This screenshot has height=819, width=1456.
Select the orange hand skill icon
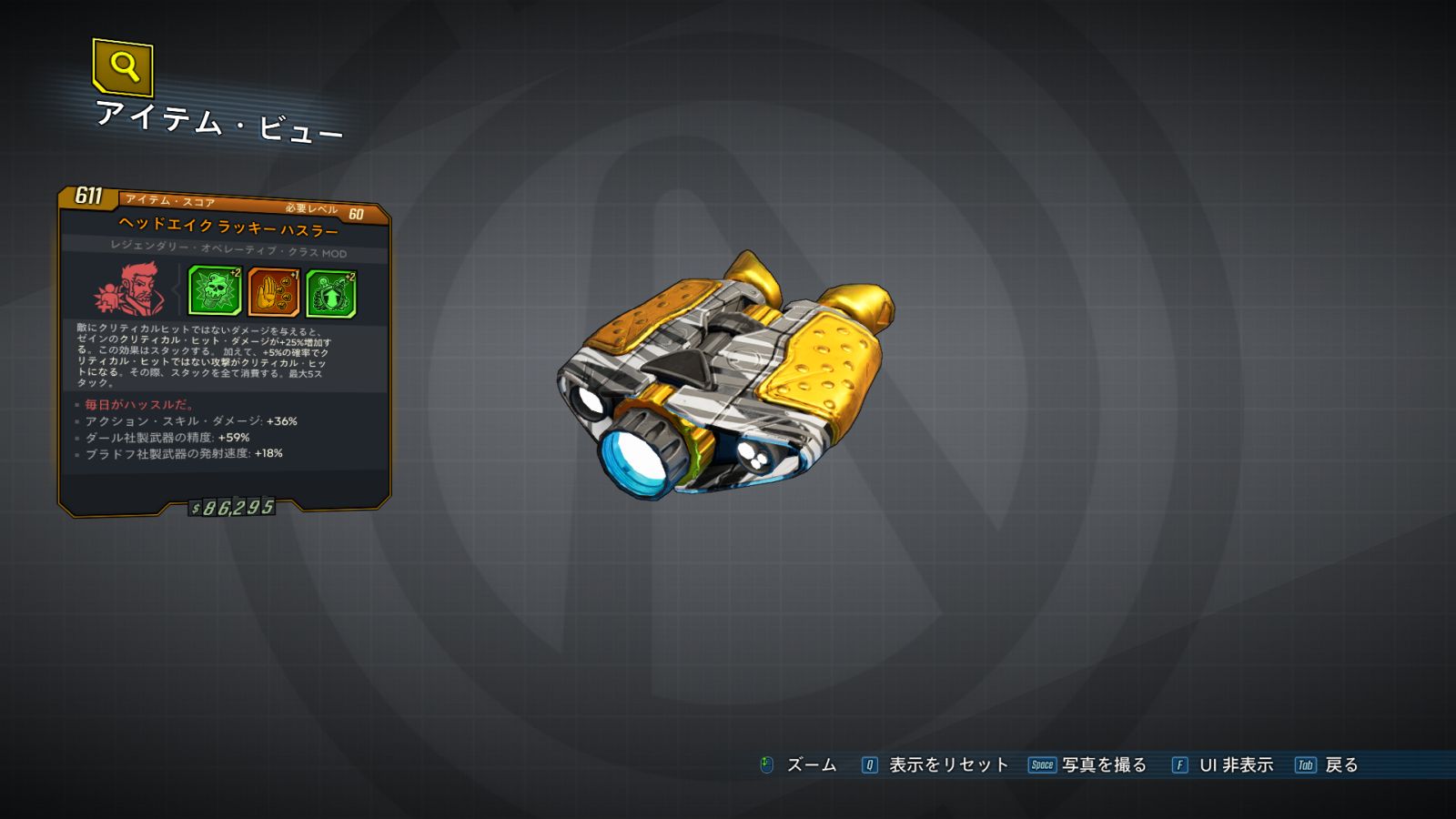click(x=274, y=292)
